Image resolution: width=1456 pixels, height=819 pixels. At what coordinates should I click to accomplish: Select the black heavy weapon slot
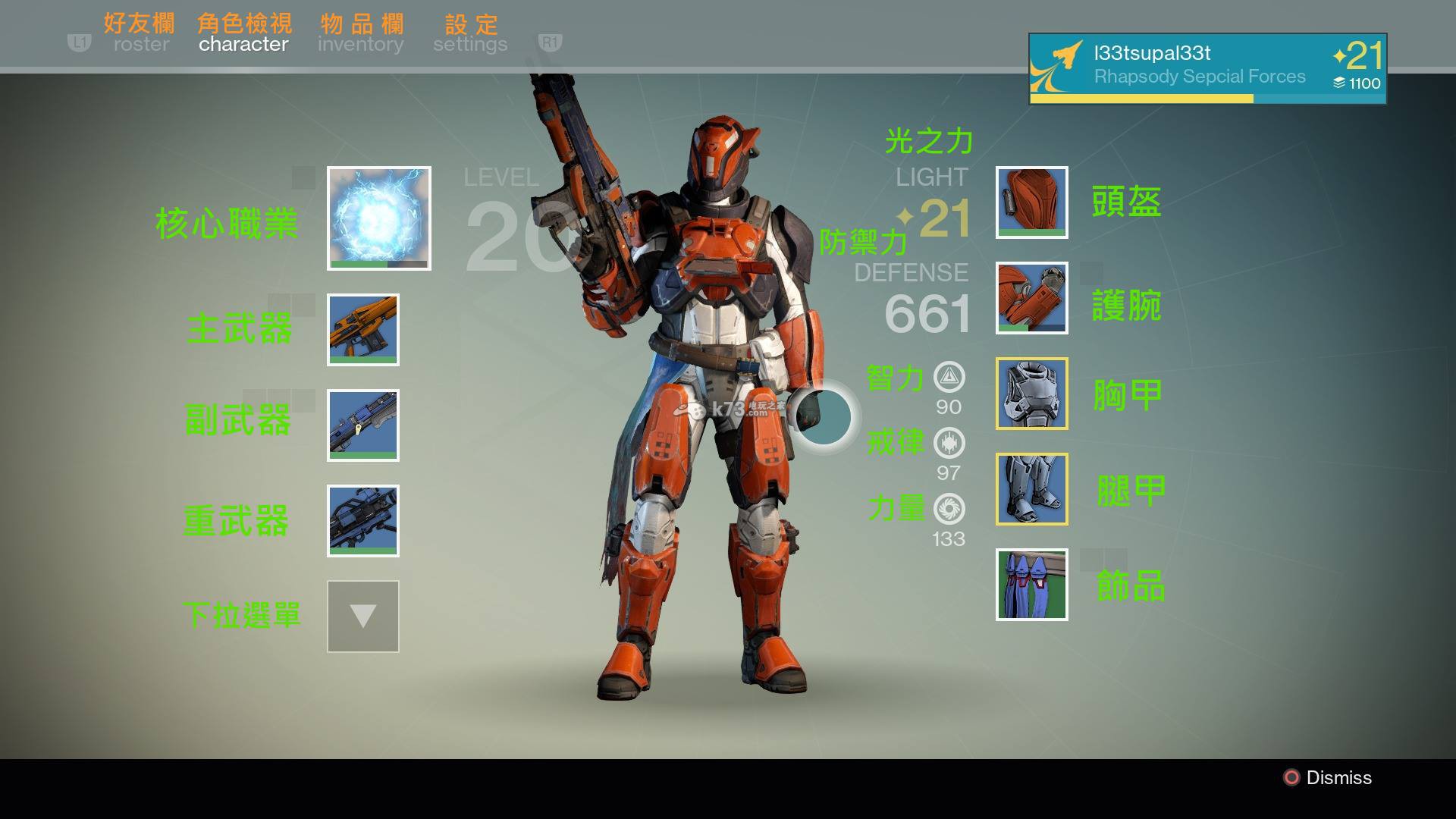363,521
